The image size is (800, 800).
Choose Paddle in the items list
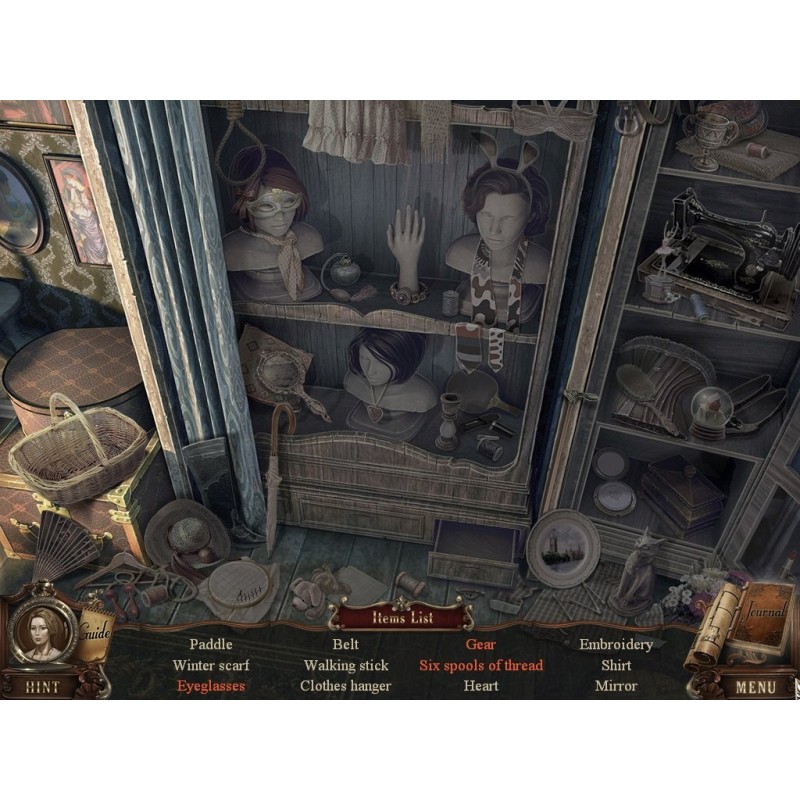tap(211, 645)
